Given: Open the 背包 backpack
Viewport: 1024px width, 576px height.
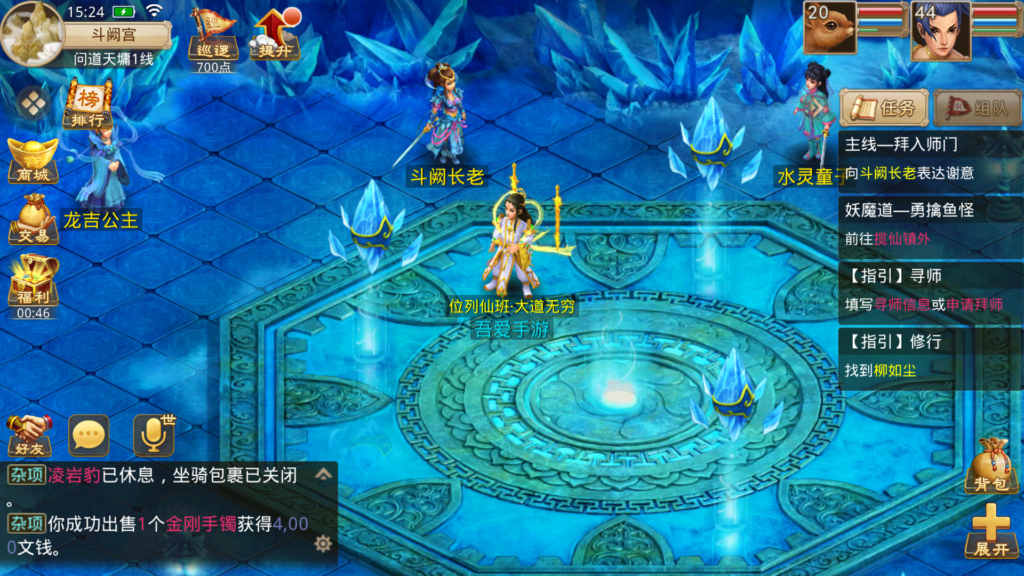Looking at the screenshot, I should (x=989, y=465).
